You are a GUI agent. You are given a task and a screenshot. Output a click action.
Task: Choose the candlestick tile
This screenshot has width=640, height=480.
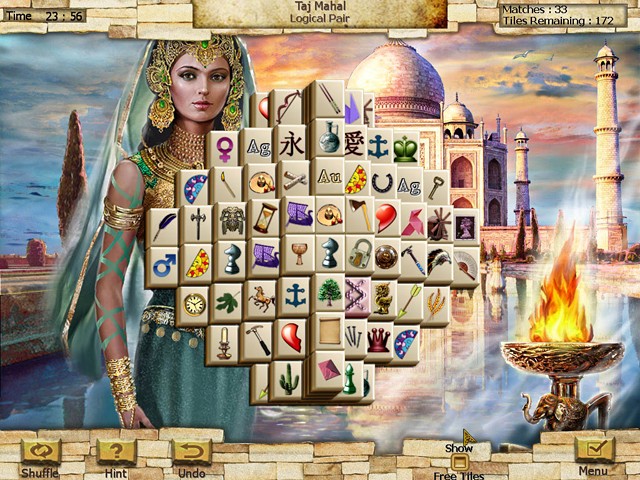(225, 340)
